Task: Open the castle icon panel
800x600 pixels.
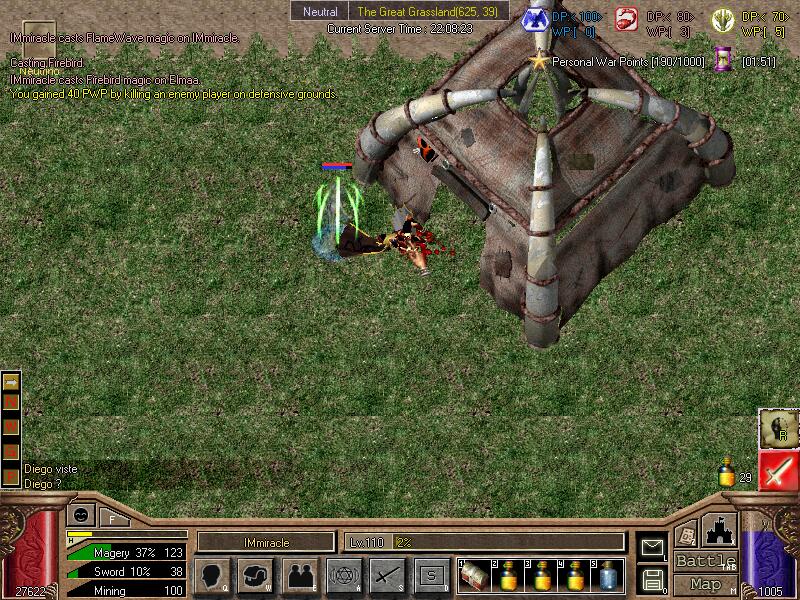Action: point(721,529)
